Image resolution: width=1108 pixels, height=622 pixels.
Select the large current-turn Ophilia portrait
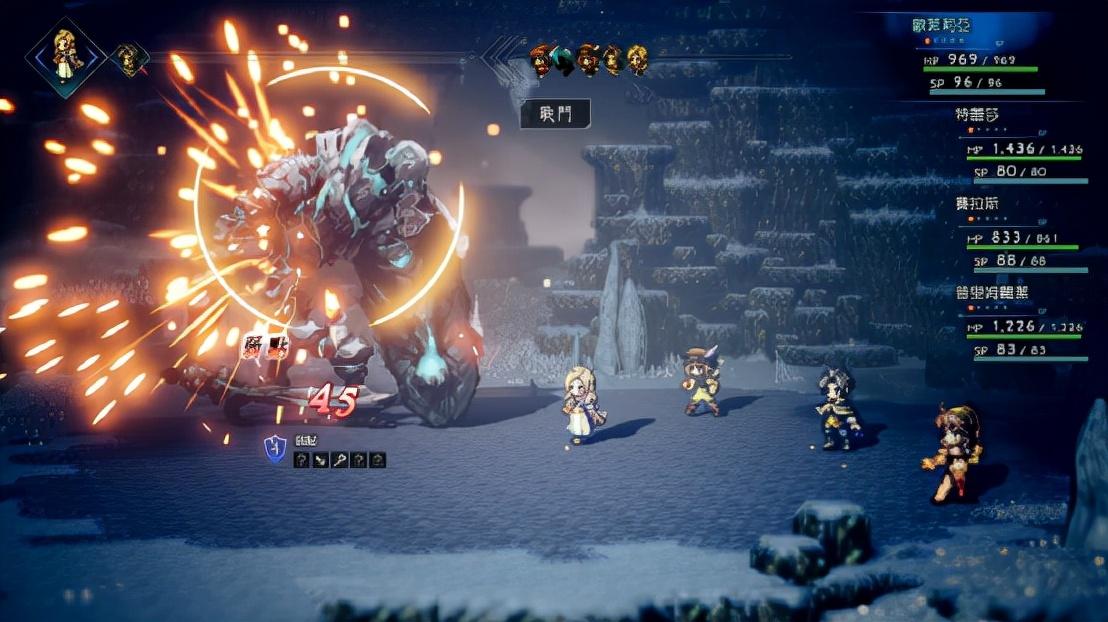pos(65,56)
